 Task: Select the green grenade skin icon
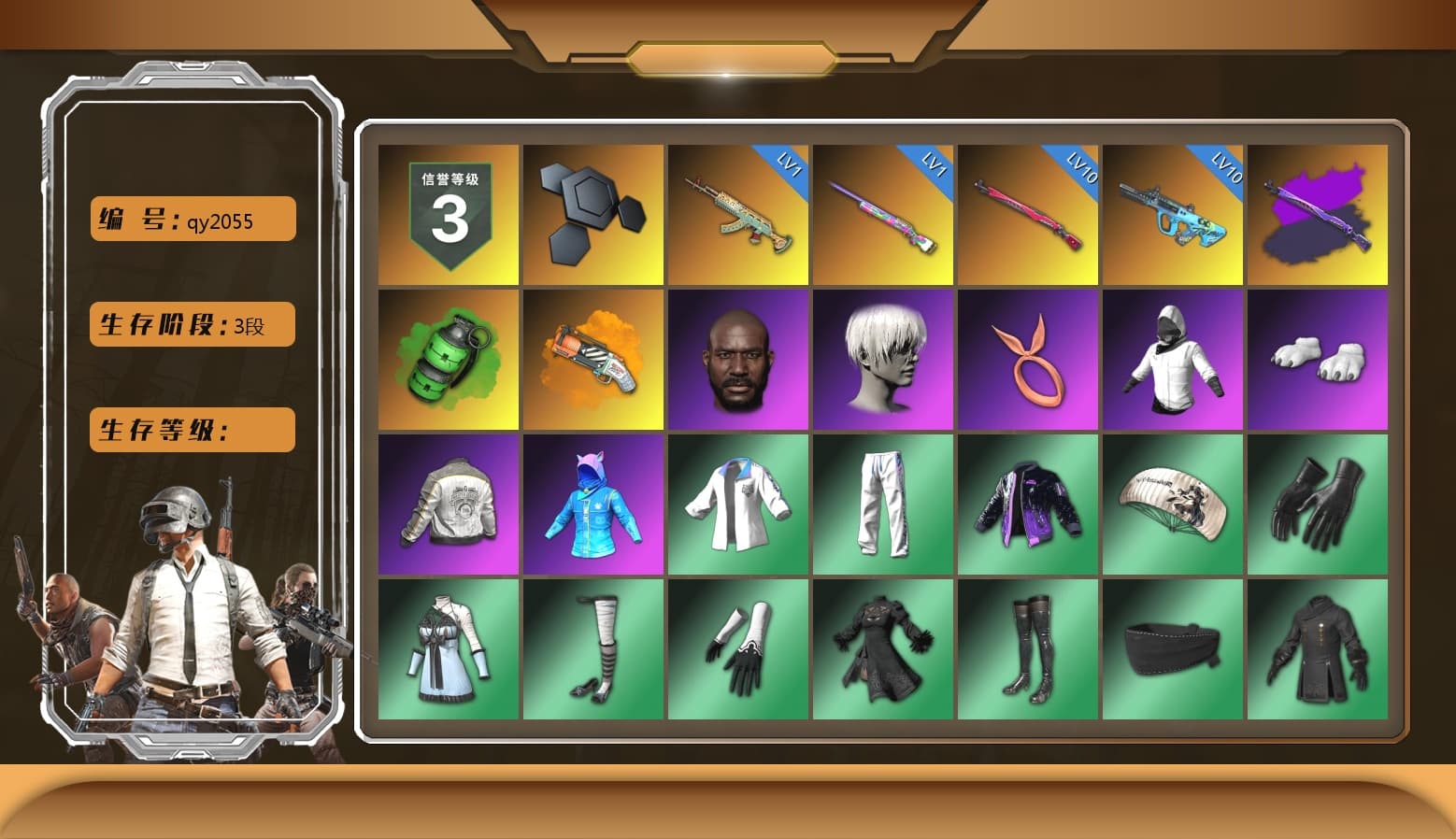click(x=448, y=358)
